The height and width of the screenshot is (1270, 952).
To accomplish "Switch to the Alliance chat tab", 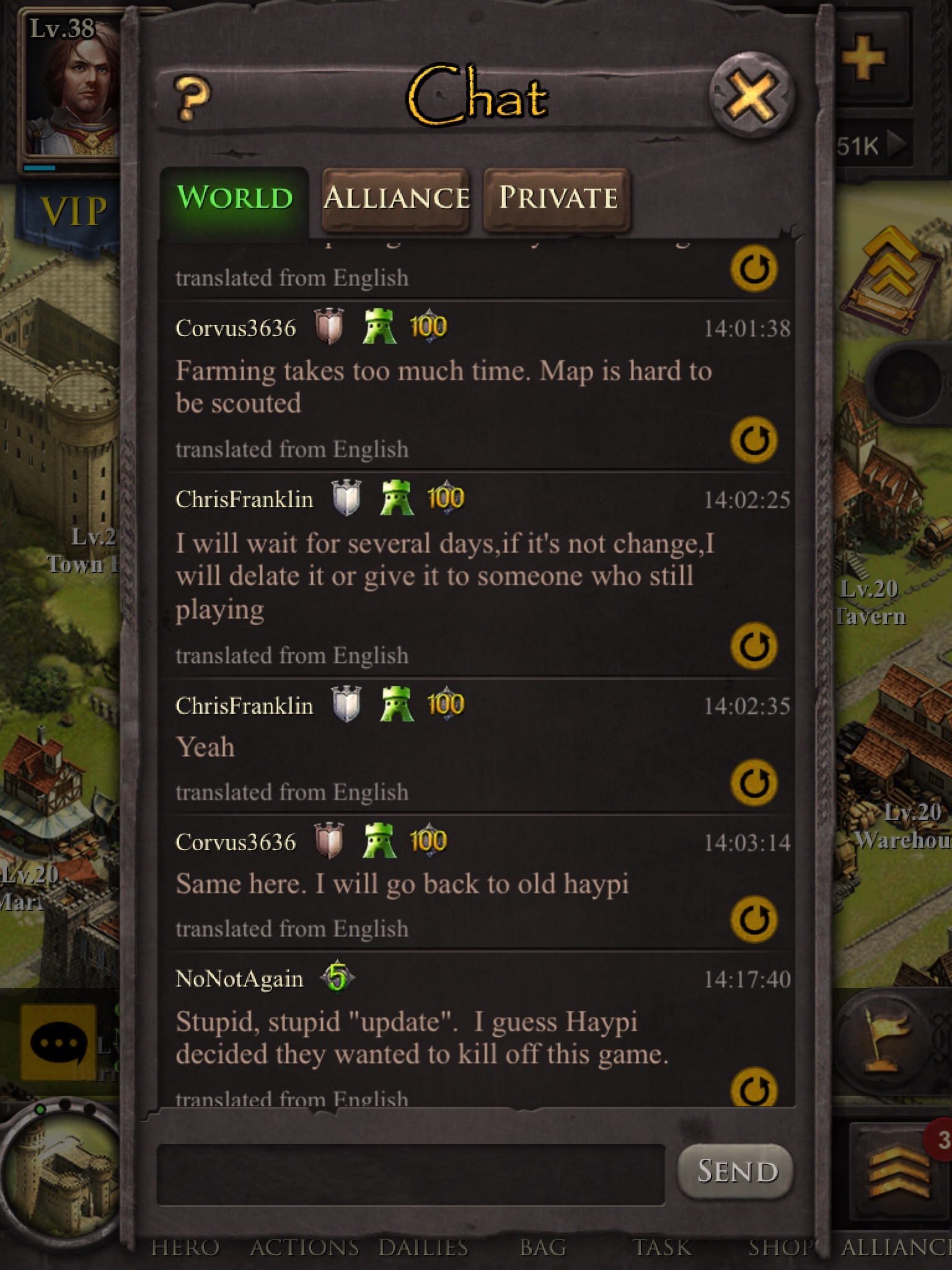I will pos(395,198).
